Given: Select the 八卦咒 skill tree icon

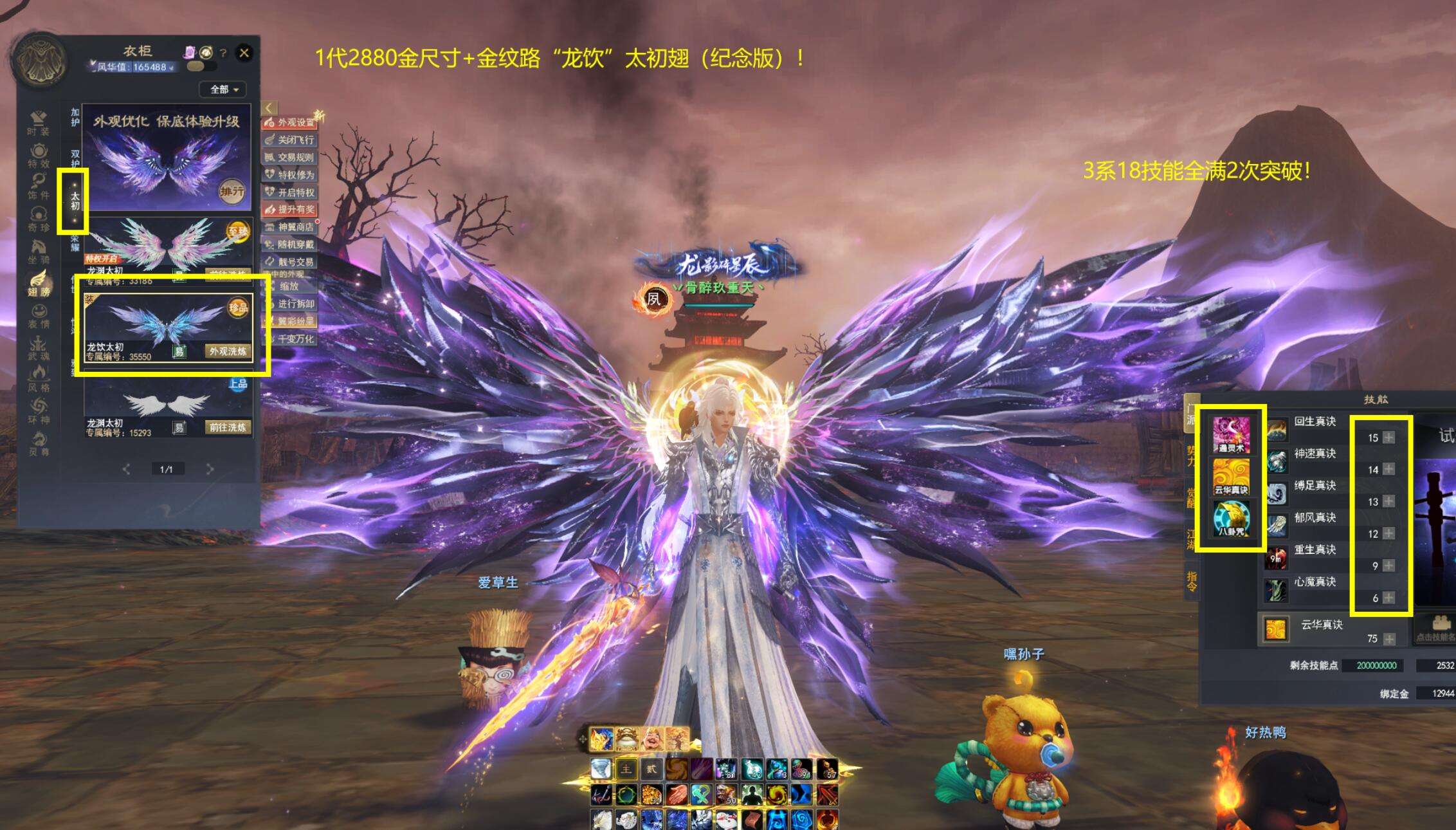Looking at the screenshot, I should pos(1231,519).
